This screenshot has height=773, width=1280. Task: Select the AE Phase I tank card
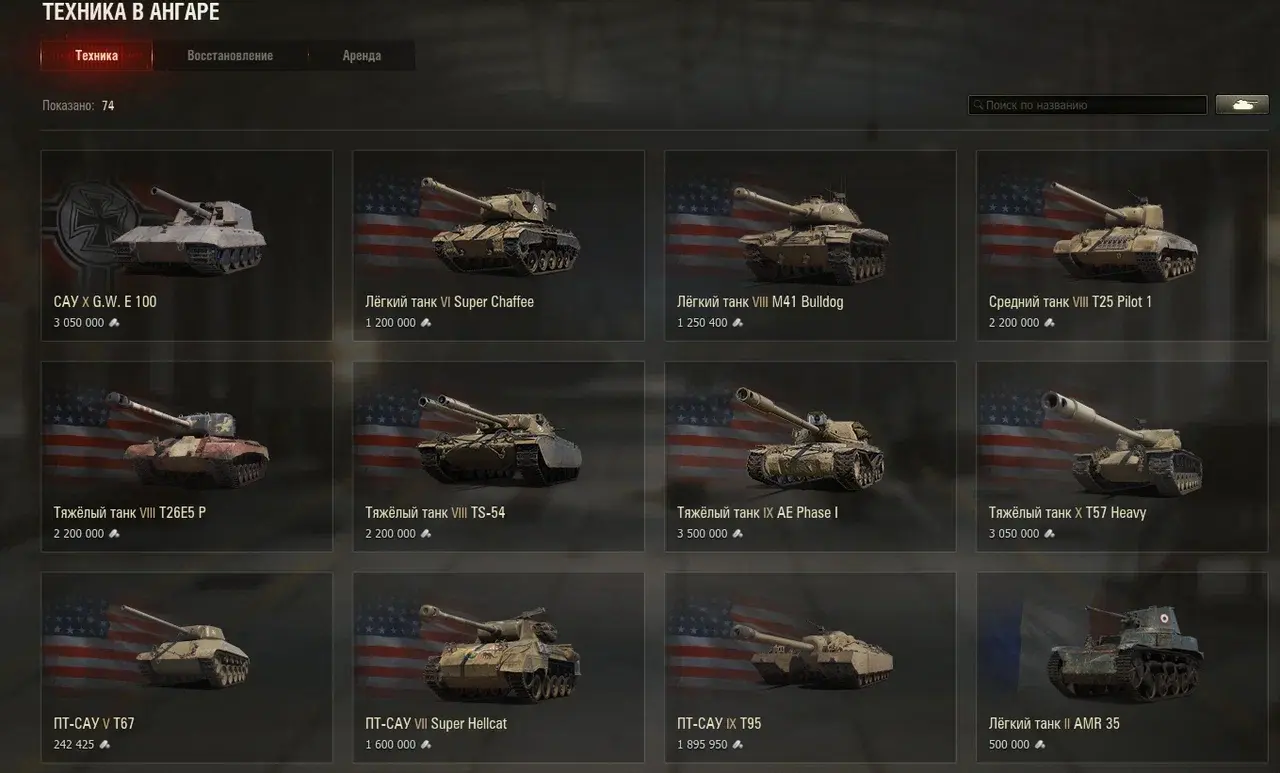coord(810,456)
